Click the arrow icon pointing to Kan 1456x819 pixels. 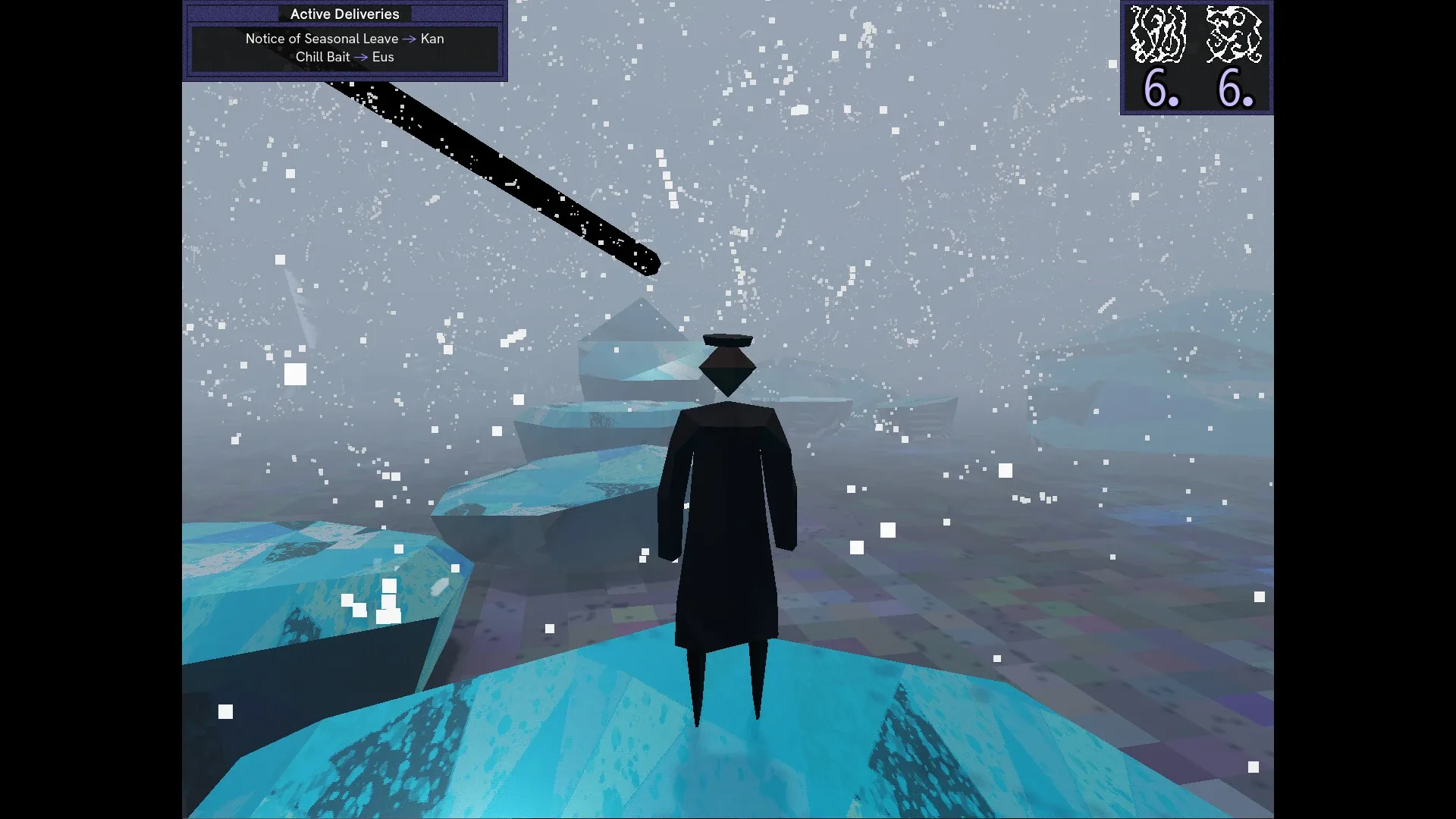[409, 39]
